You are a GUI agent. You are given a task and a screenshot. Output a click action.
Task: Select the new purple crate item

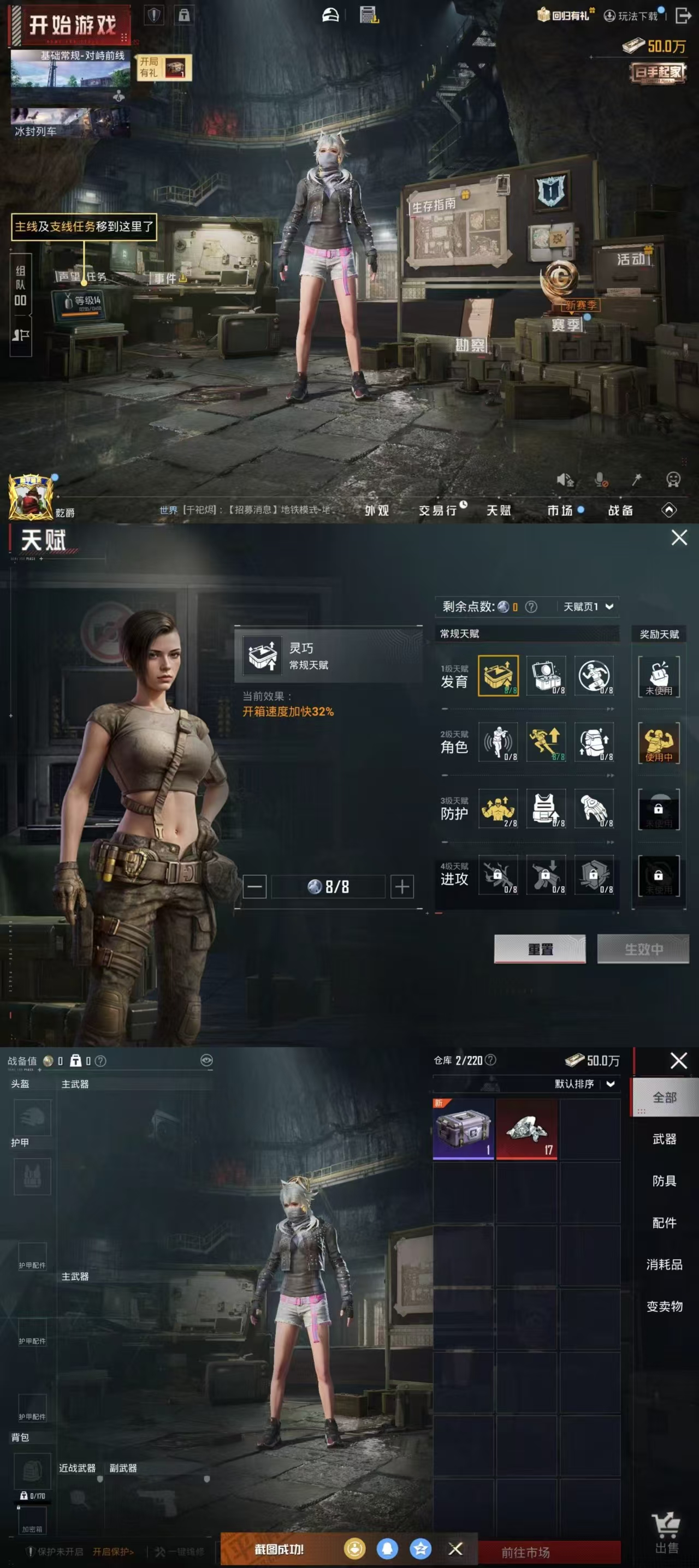[x=464, y=1129]
